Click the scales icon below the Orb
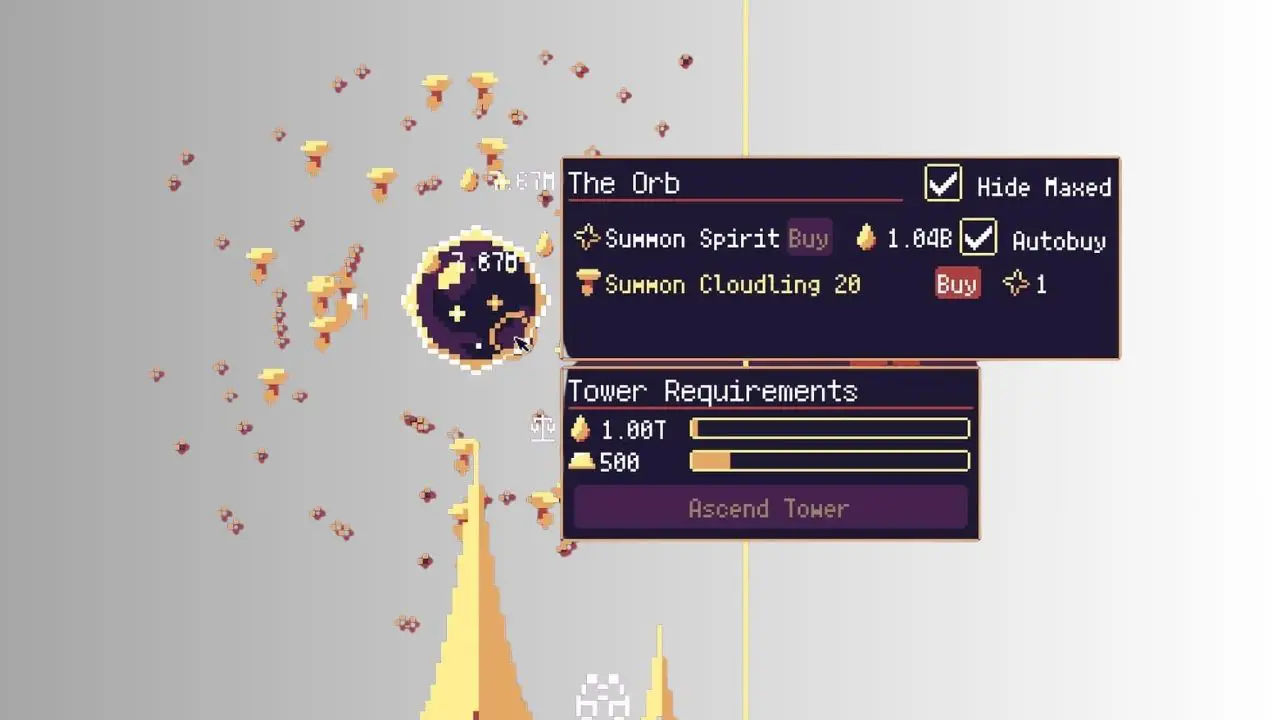 541,428
